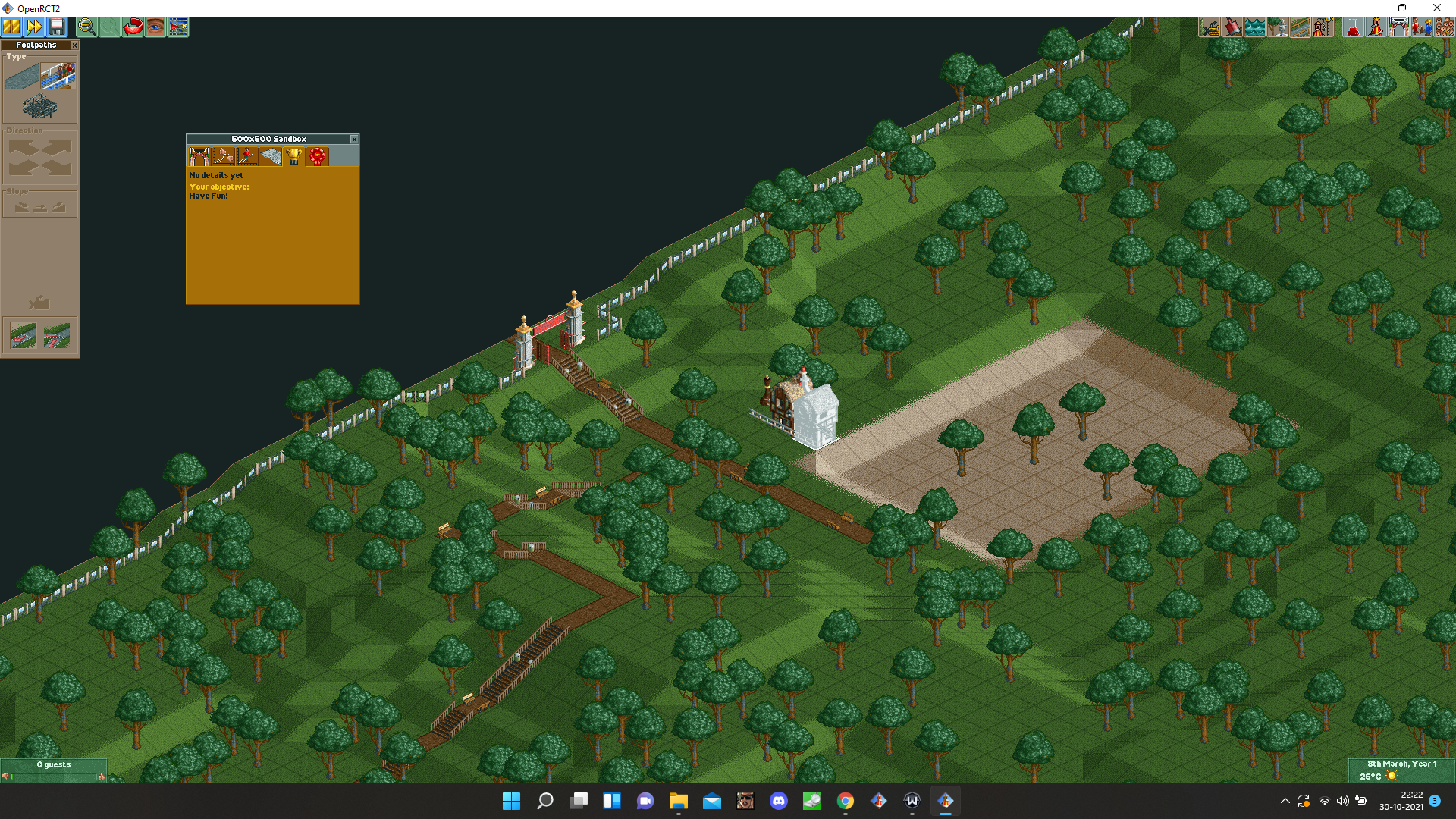The width and height of the screenshot is (1456, 819).
Task: Rotate the view with red arrow icon
Action: pyautogui.click(x=133, y=27)
